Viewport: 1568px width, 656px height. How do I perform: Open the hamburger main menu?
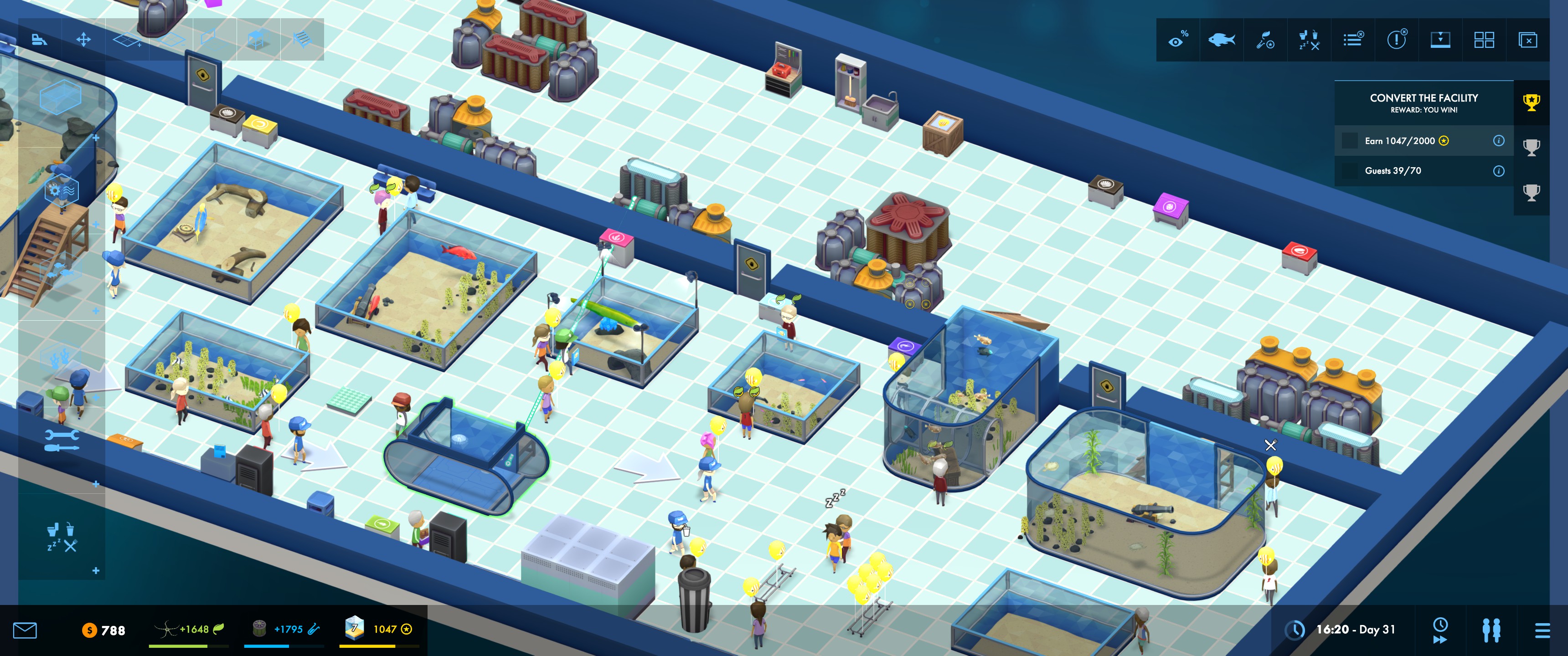[1542, 630]
